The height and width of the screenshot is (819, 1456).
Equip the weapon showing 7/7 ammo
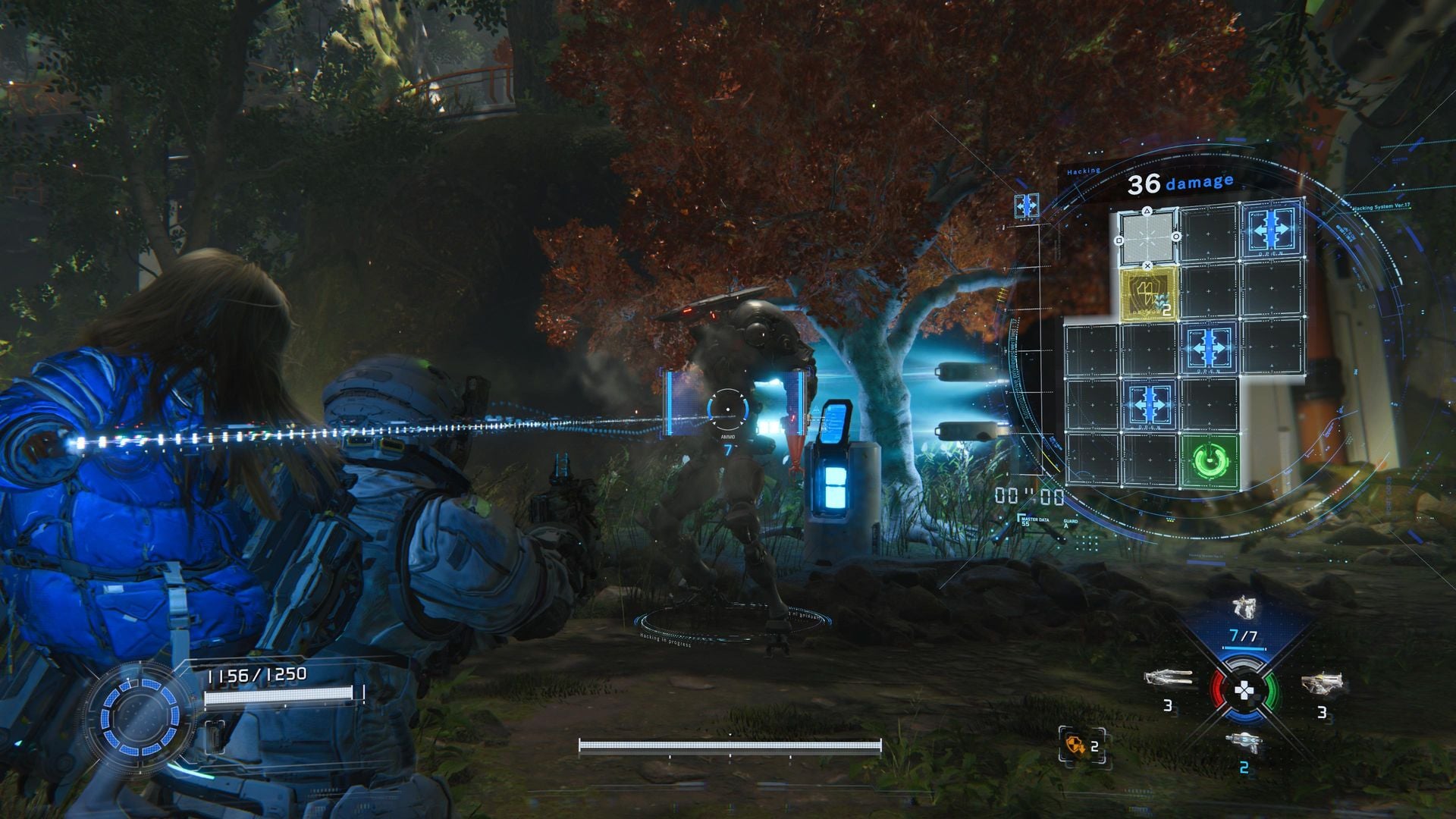point(1242,607)
